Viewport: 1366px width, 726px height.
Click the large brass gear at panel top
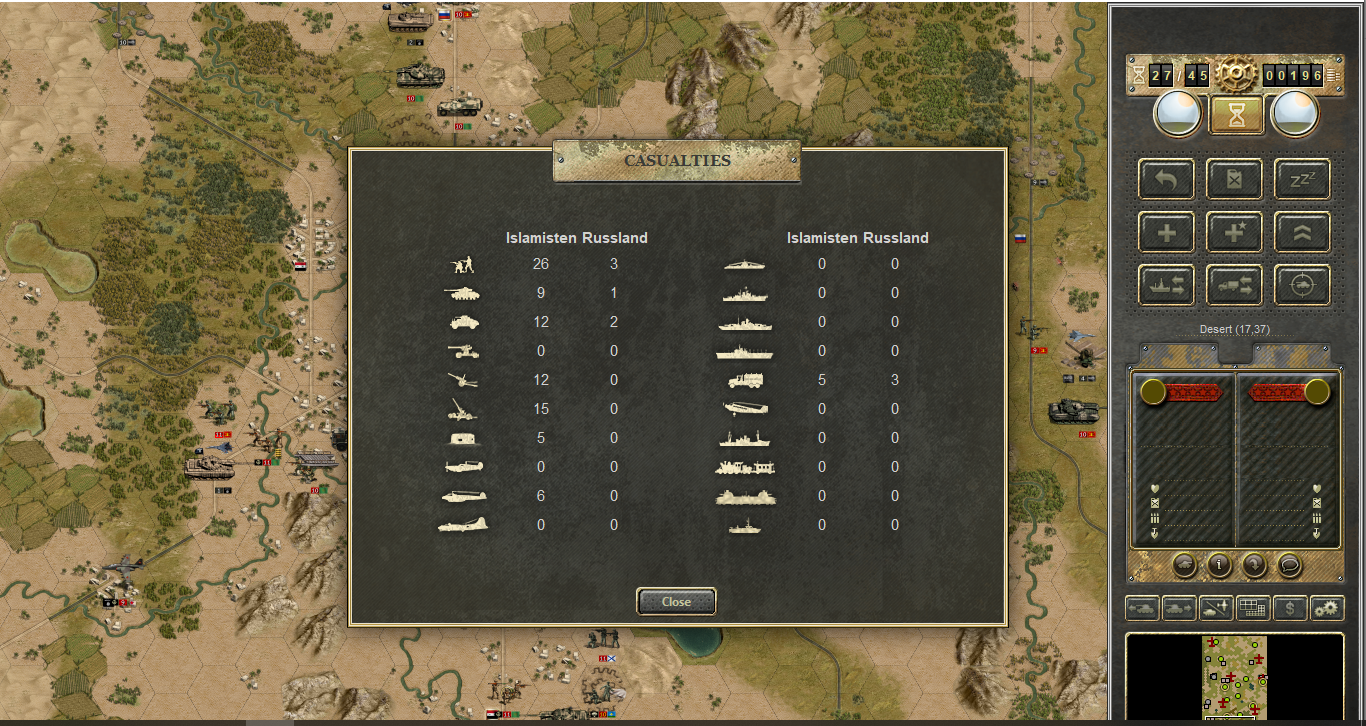pyautogui.click(x=1237, y=73)
